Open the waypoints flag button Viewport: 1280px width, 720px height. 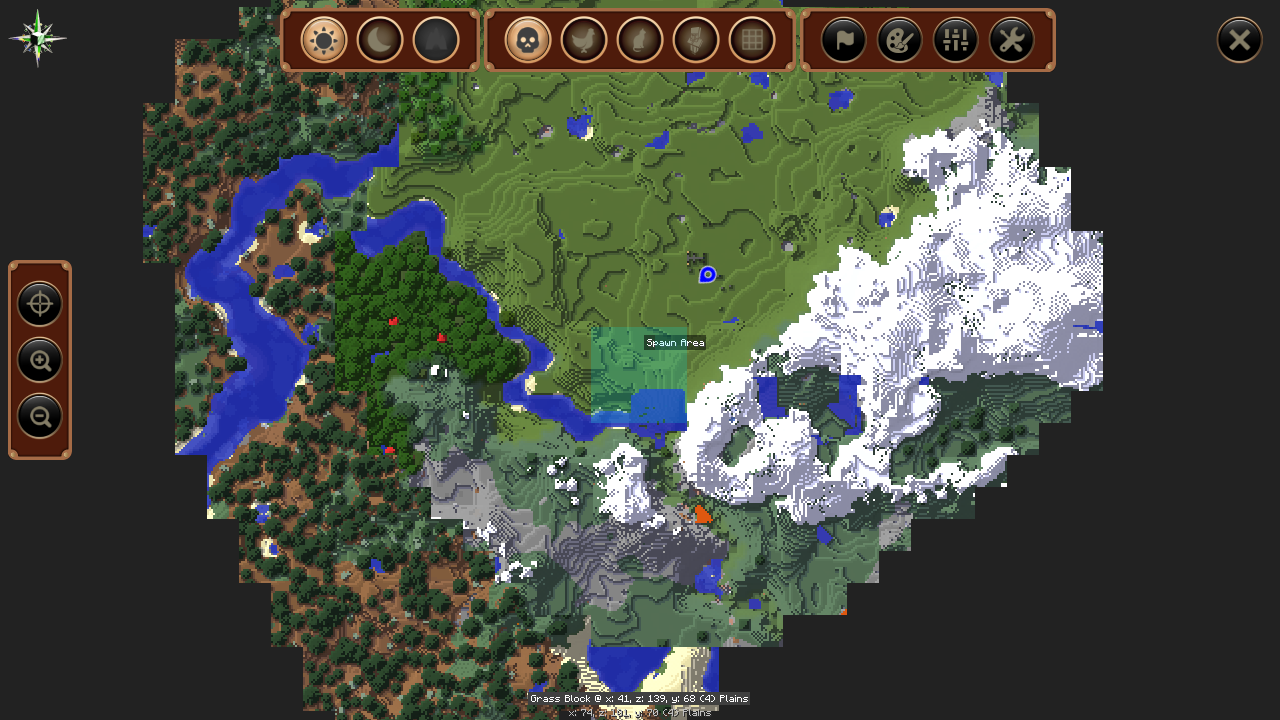click(844, 41)
